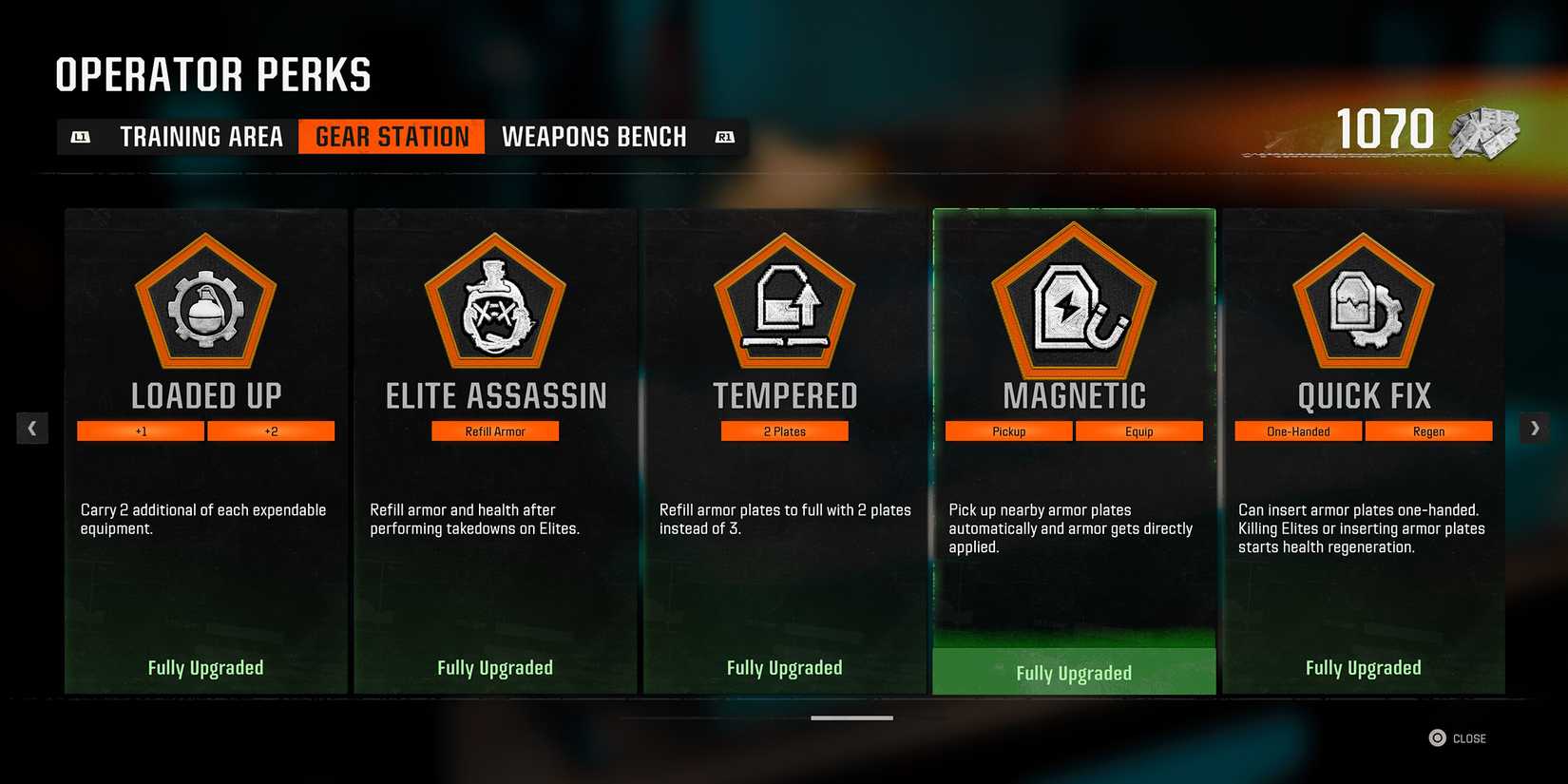Select the Quick Fix perk icon
Image resolution: width=1568 pixels, height=784 pixels.
click(x=1364, y=304)
